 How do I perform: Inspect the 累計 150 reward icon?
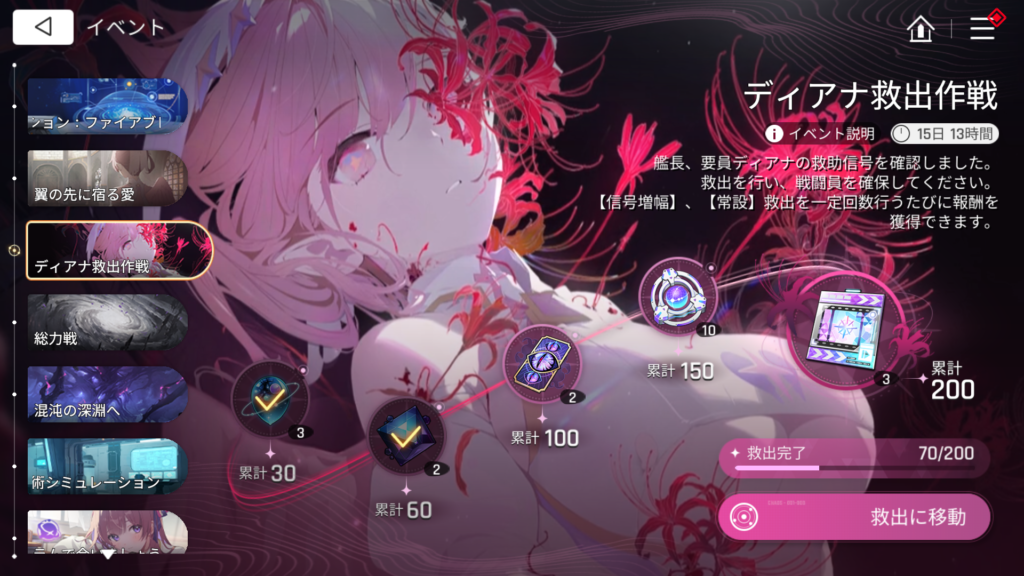click(678, 297)
